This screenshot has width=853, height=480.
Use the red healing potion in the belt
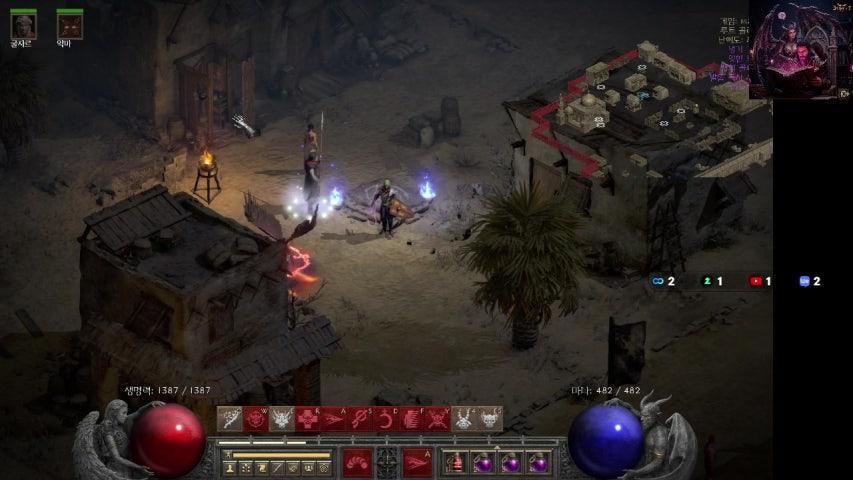coord(456,463)
